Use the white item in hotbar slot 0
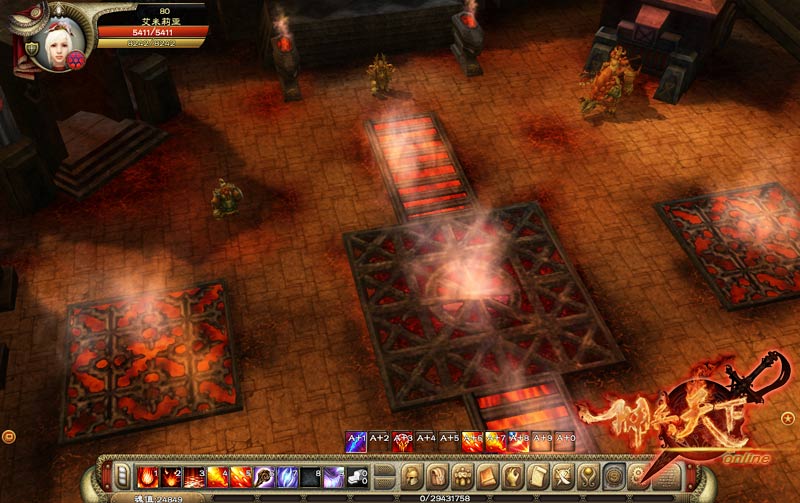The width and height of the screenshot is (800, 503). (357, 475)
